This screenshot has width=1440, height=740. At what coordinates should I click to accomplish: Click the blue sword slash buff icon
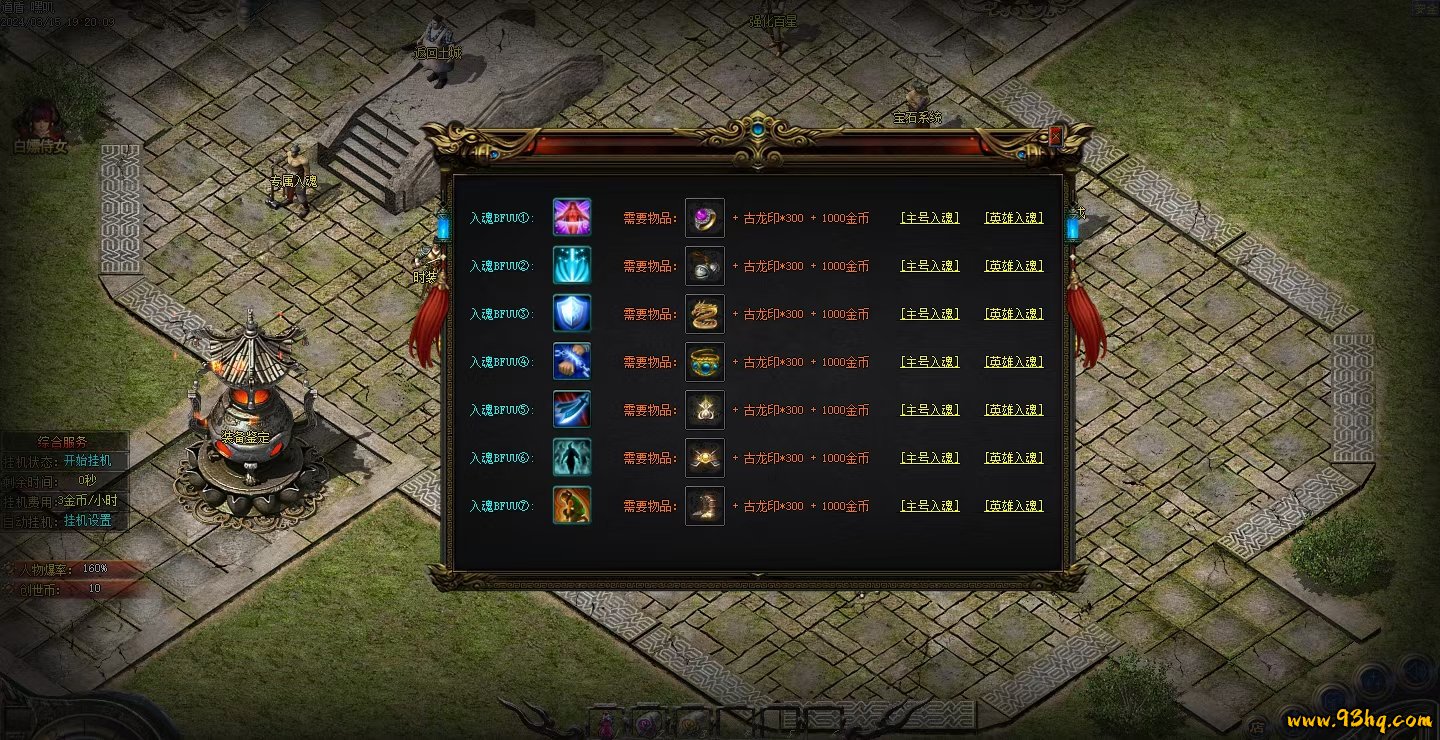[x=572, y=409]
